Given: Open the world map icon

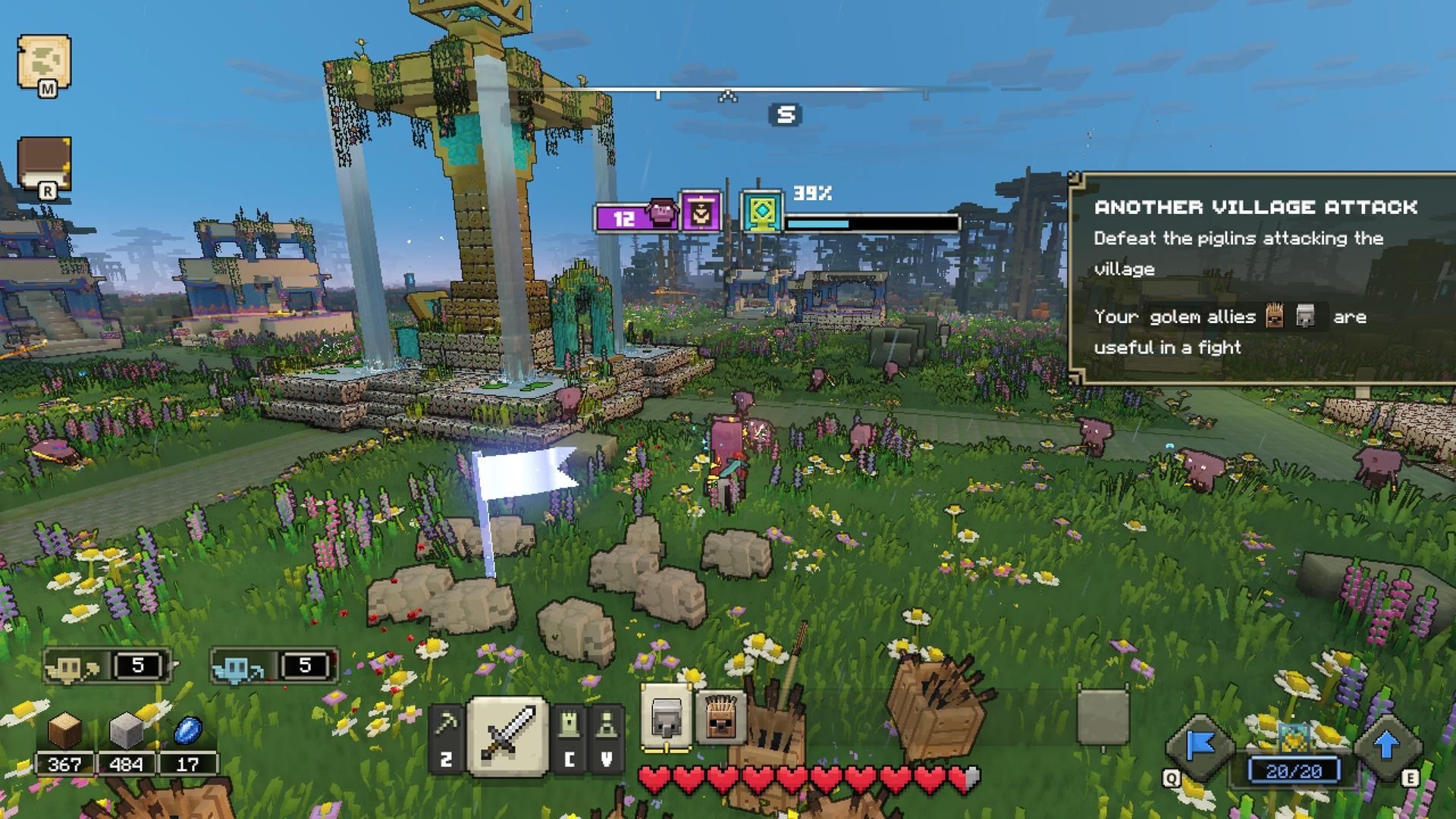Looking at the screenshot, I should click(x=45, y=62).
